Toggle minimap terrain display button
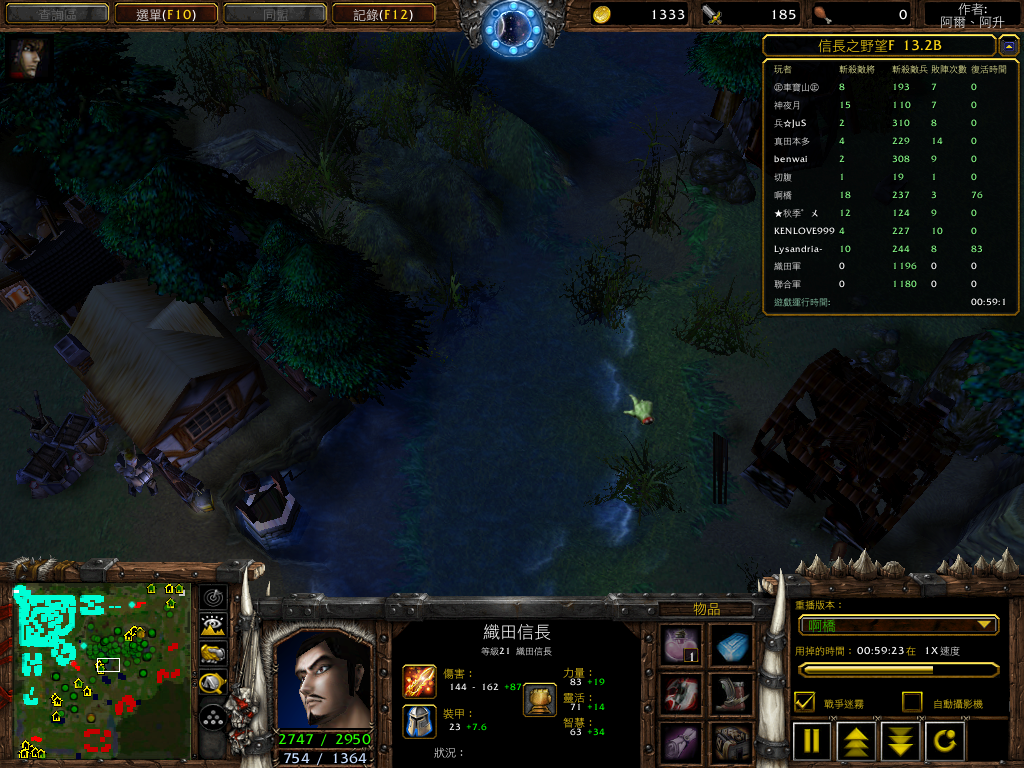Screen dimensions: 1024x768 [x=212, y=626]
